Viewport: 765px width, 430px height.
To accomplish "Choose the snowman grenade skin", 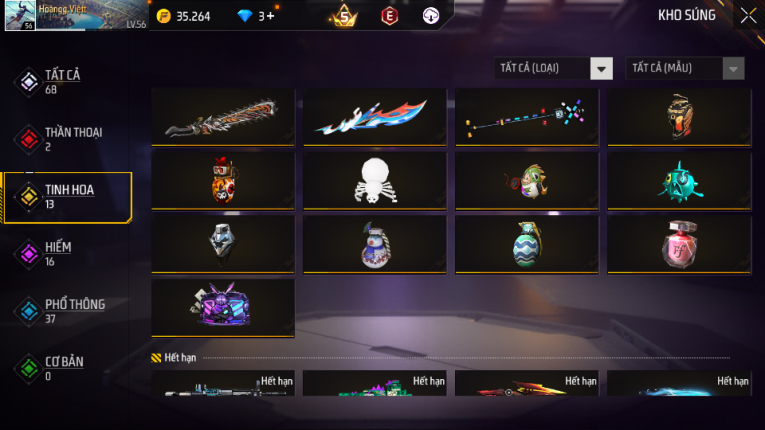I will point(375,244).
